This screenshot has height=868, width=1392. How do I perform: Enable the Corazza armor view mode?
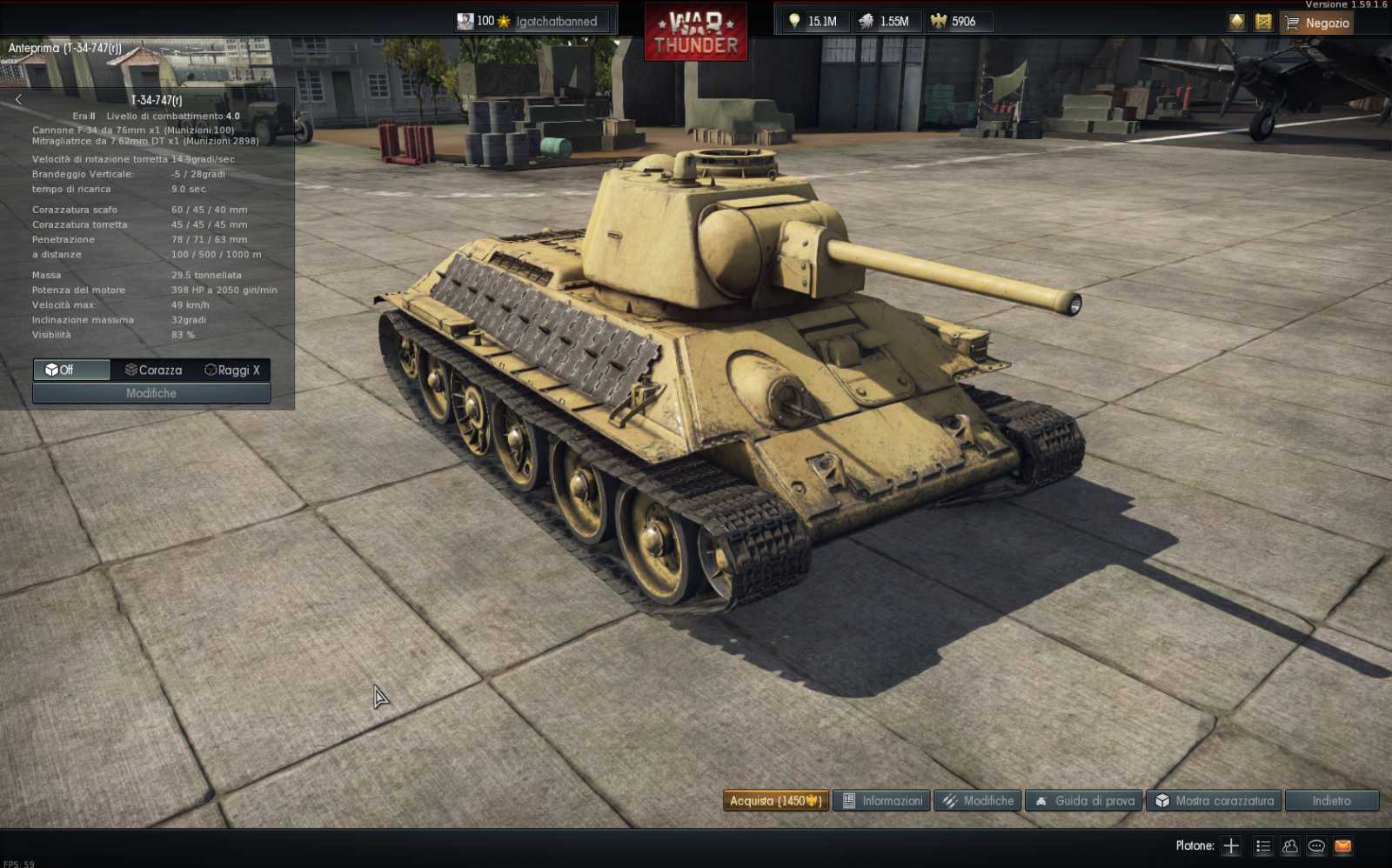point(153,370)
